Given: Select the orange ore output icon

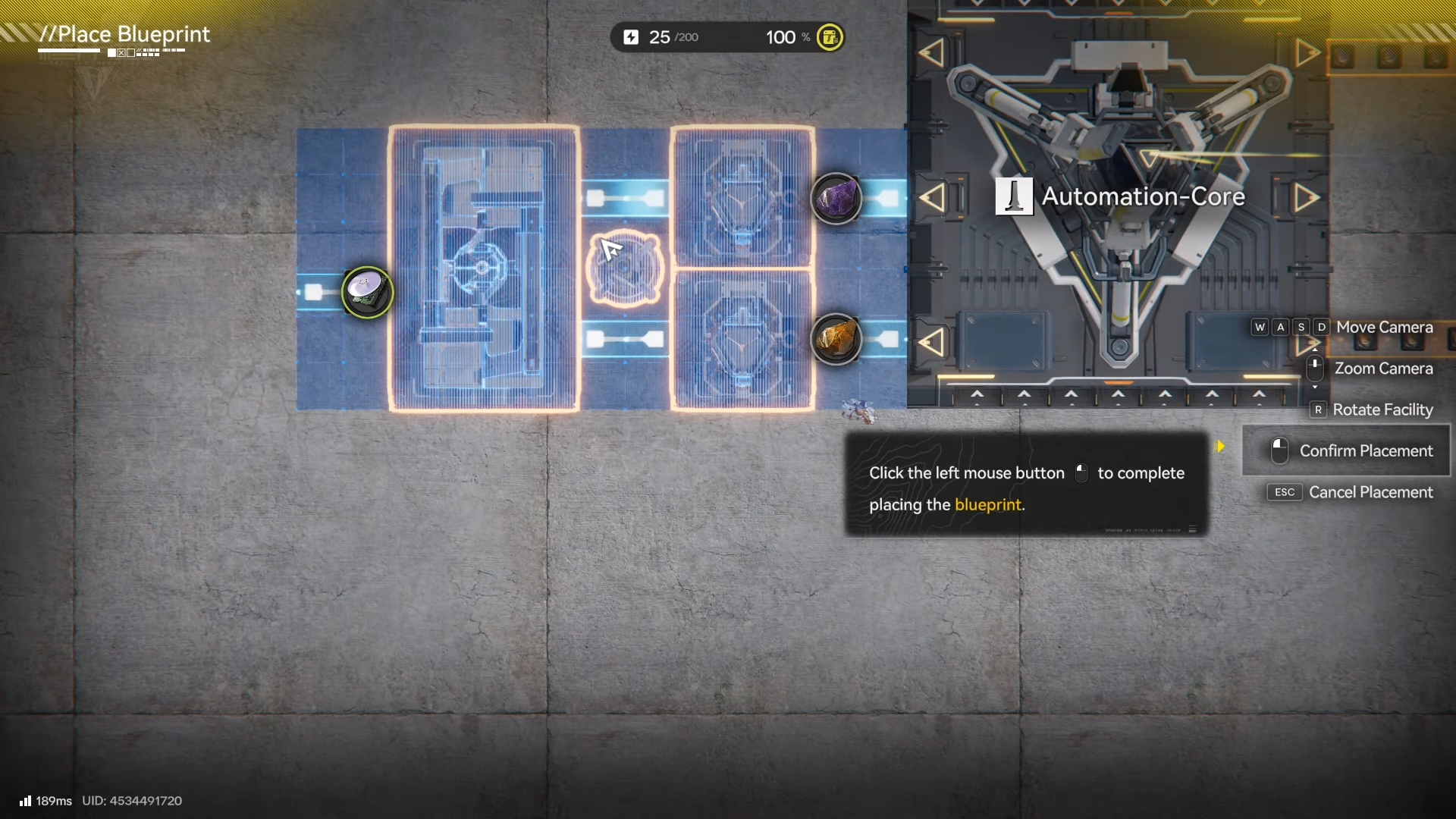Looking at the screenshot, I should pyautogui.click(x=836, y=339).
